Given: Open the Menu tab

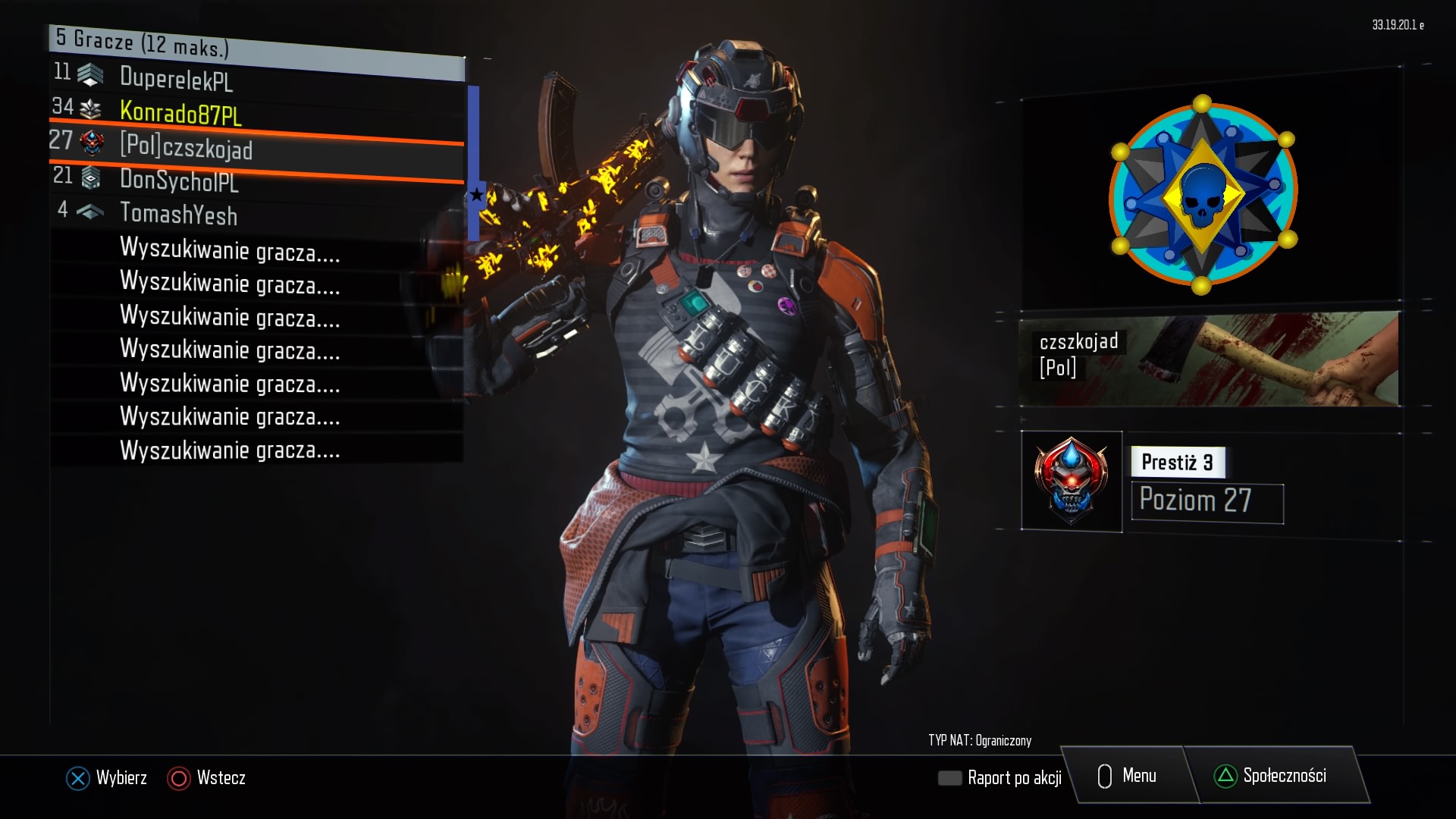Looking at the screenshot, I should pyautogui.click(x=1128, y=776).
